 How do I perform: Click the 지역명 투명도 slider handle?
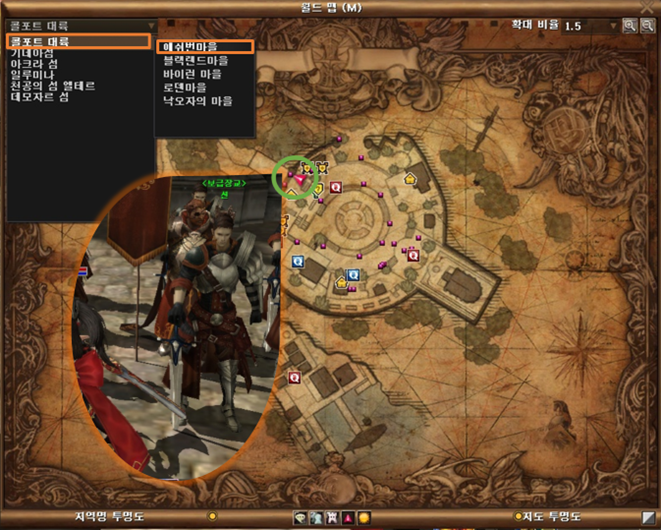(x=212, y=517)
